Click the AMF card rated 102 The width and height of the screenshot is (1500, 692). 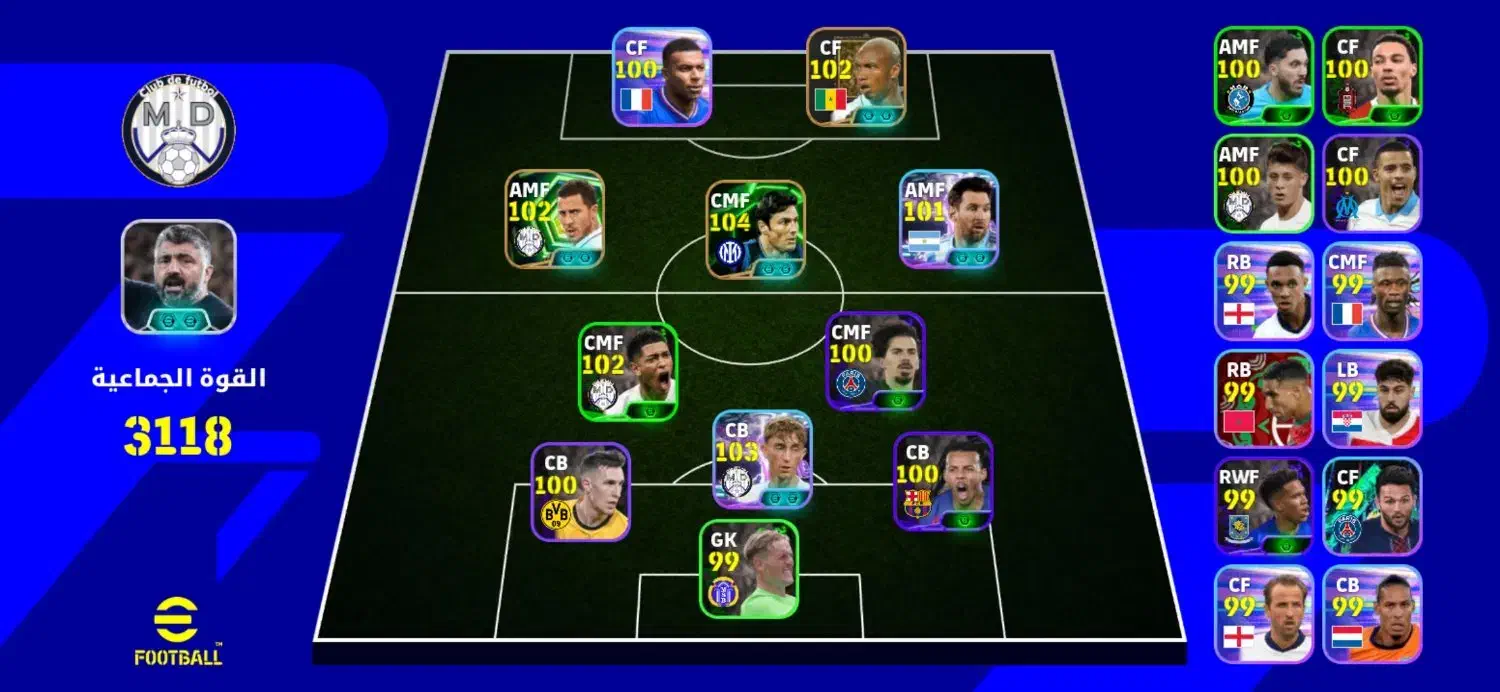click(554, 219)
